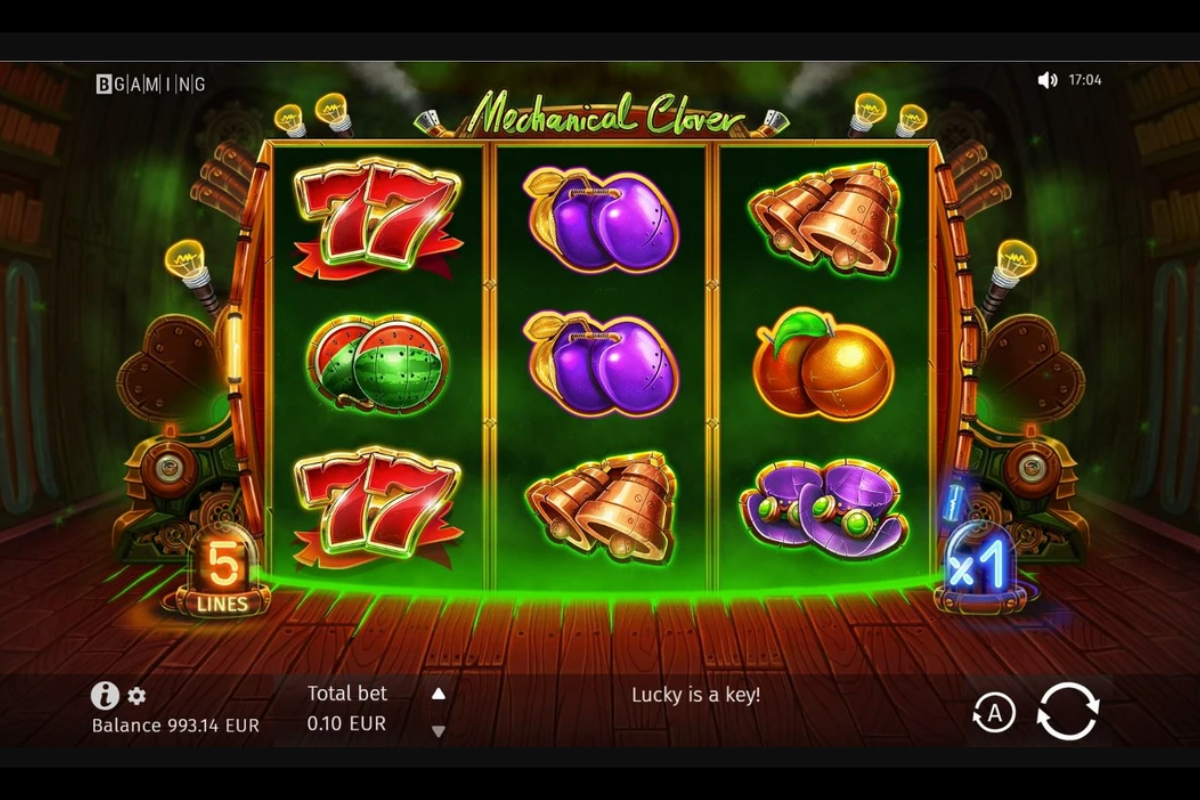
Task: Toggle sound with the speaker icon
Action: point(1047,80)
